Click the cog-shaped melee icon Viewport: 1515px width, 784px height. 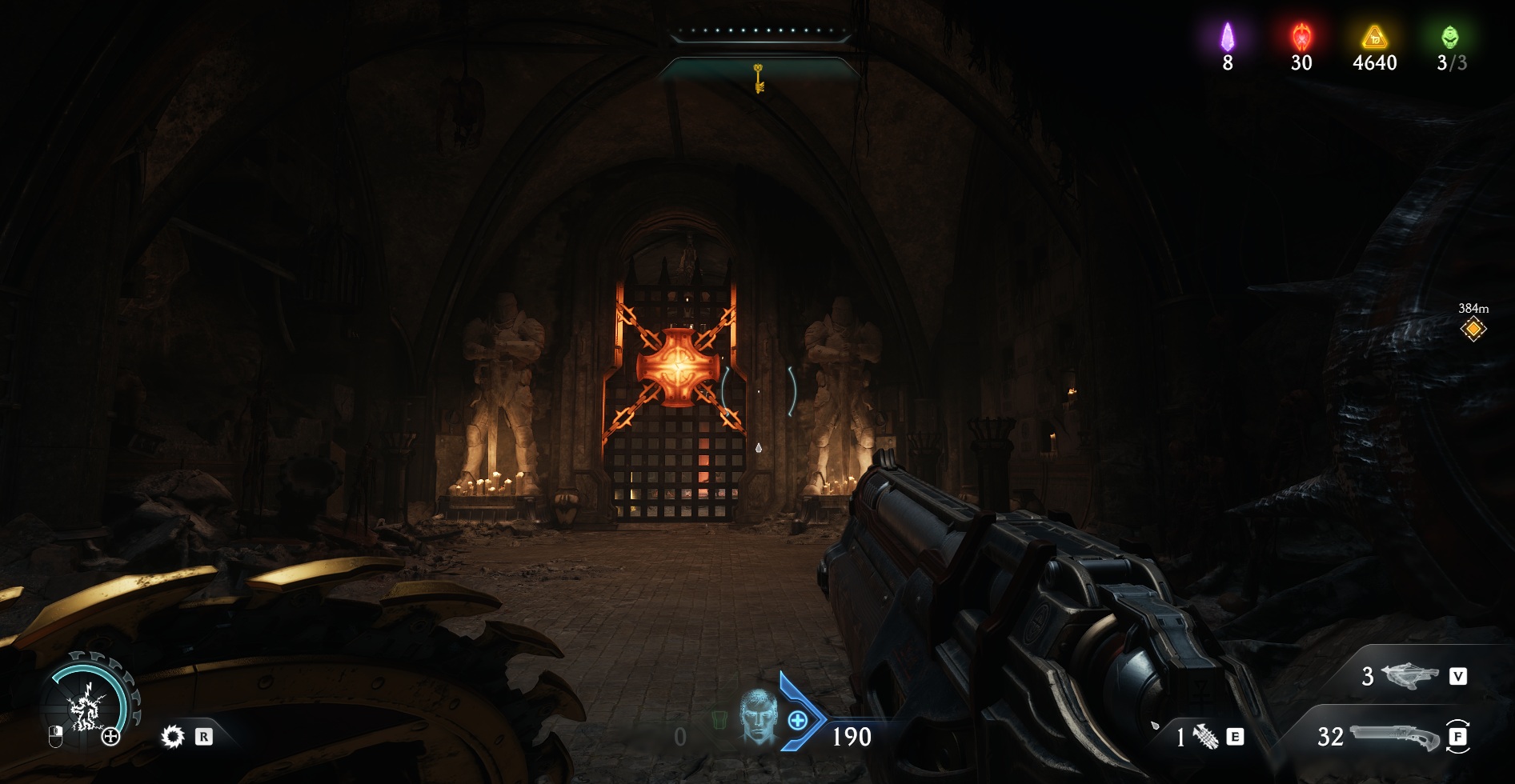point(172,736)
